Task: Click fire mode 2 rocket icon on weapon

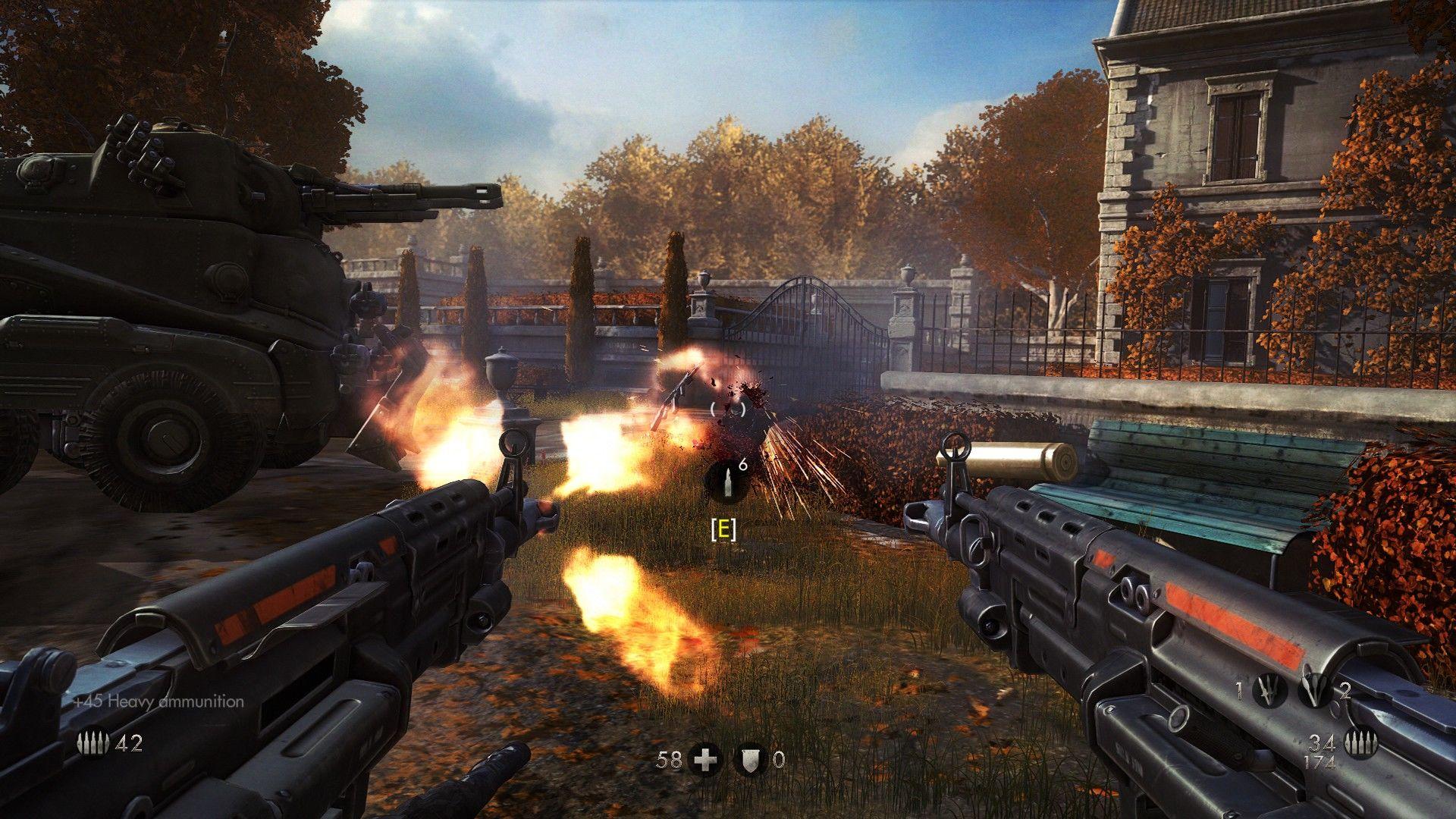Action: coord(1313,689)
